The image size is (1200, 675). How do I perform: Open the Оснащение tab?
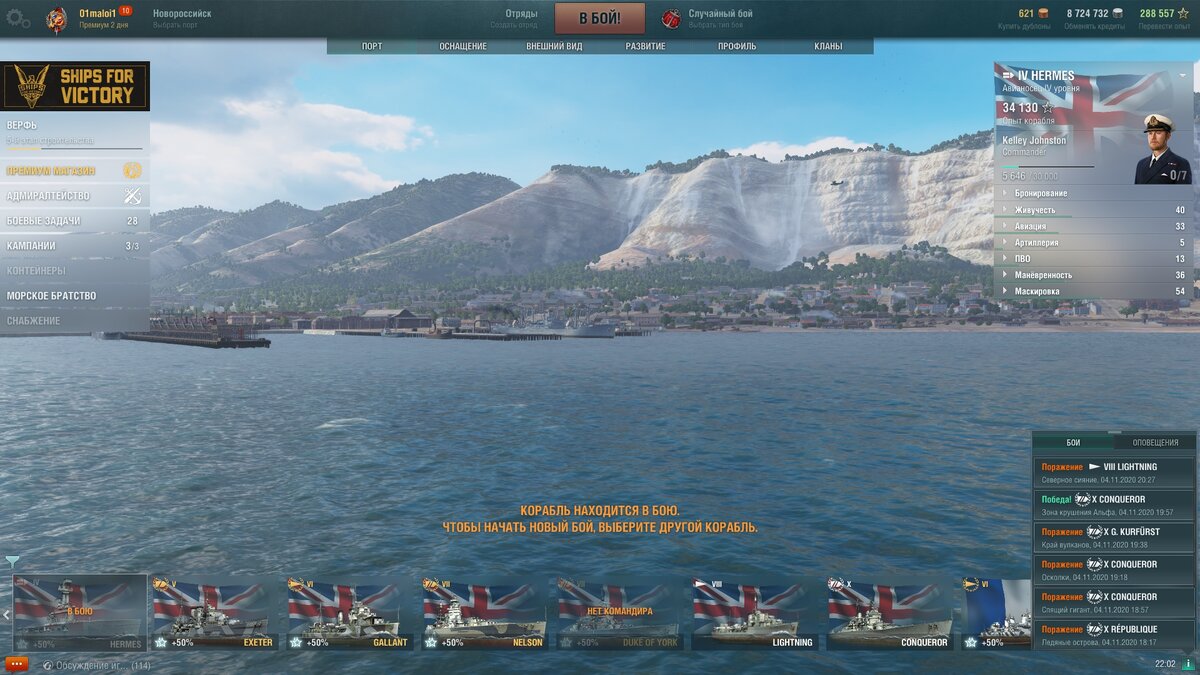point(463,46)
